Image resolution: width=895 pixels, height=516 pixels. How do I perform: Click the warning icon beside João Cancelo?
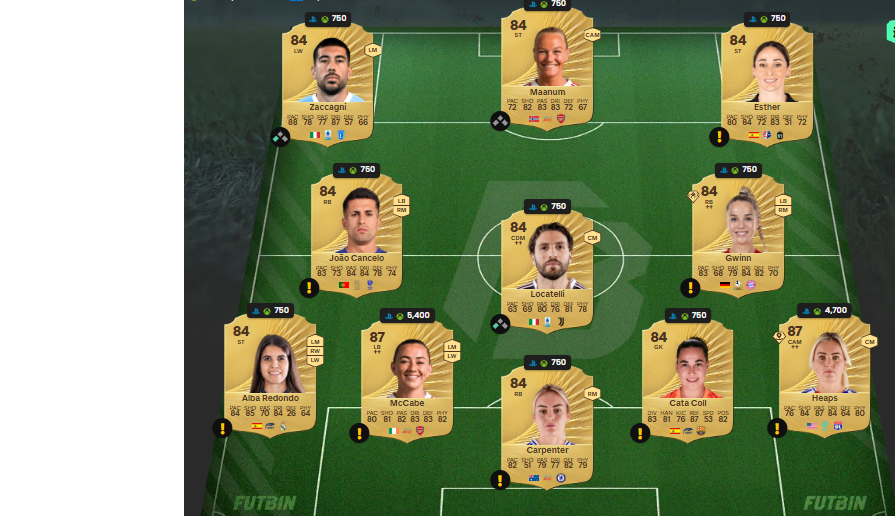309,287
